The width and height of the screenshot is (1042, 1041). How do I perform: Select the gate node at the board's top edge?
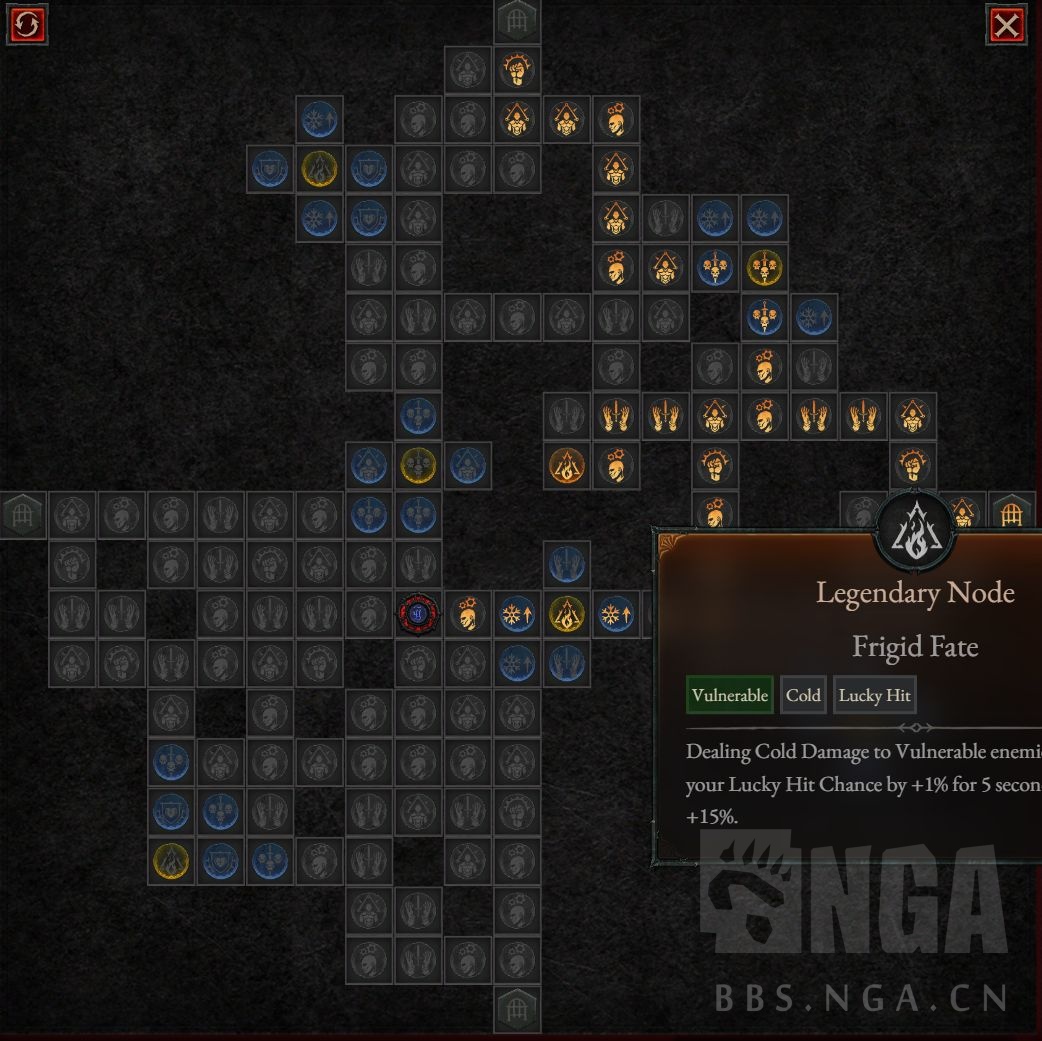pos(517,19)
